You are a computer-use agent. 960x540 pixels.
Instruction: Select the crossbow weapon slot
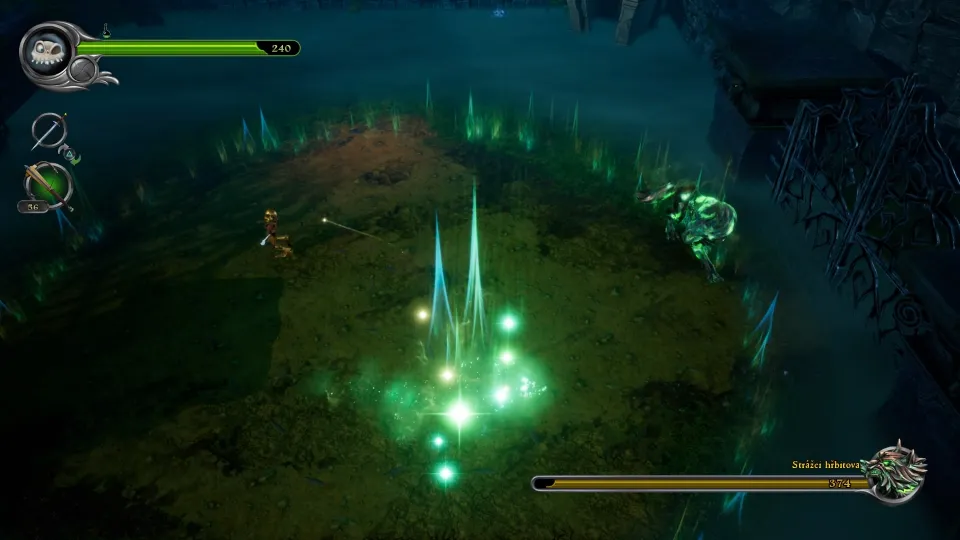47,184
